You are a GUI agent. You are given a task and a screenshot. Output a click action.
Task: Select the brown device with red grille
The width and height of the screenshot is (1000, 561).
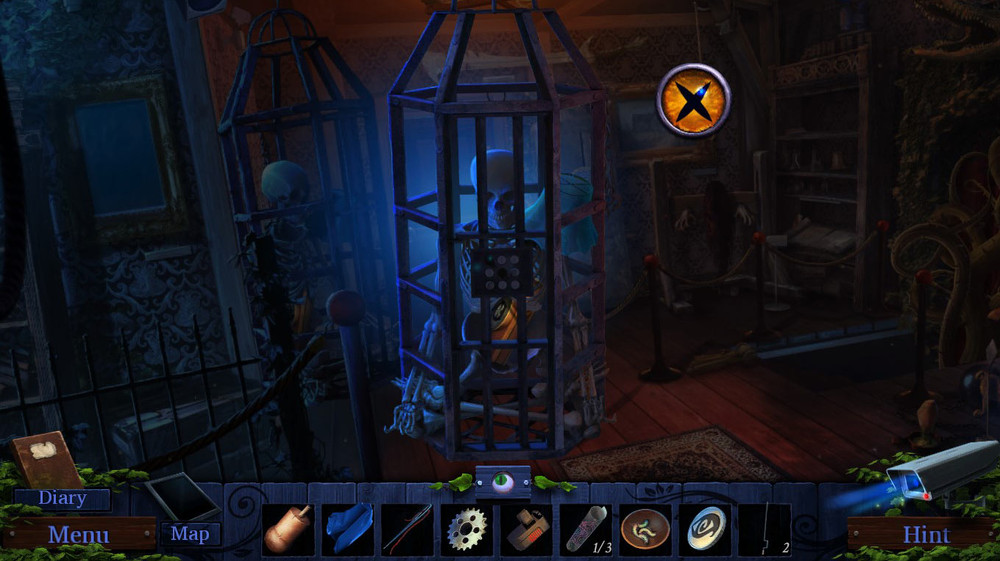[x=526, y=529]
